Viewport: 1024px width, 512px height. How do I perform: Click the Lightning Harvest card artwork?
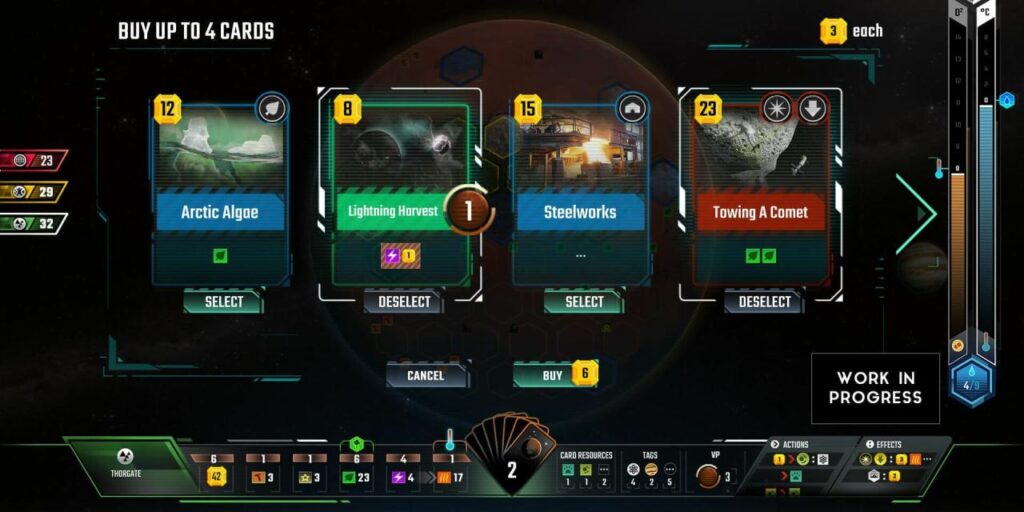tap(400, 150)
